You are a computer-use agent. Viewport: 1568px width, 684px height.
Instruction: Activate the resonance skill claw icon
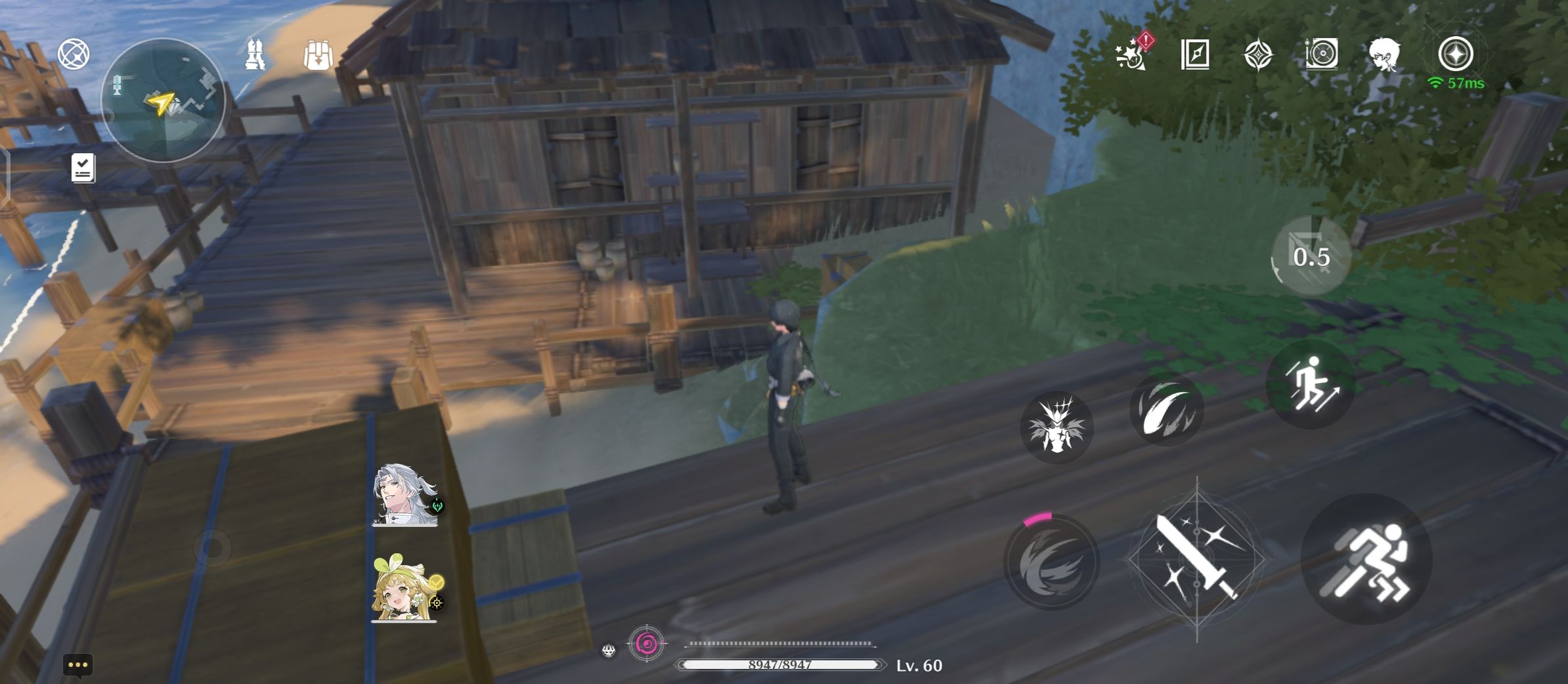pos(1166,409)
